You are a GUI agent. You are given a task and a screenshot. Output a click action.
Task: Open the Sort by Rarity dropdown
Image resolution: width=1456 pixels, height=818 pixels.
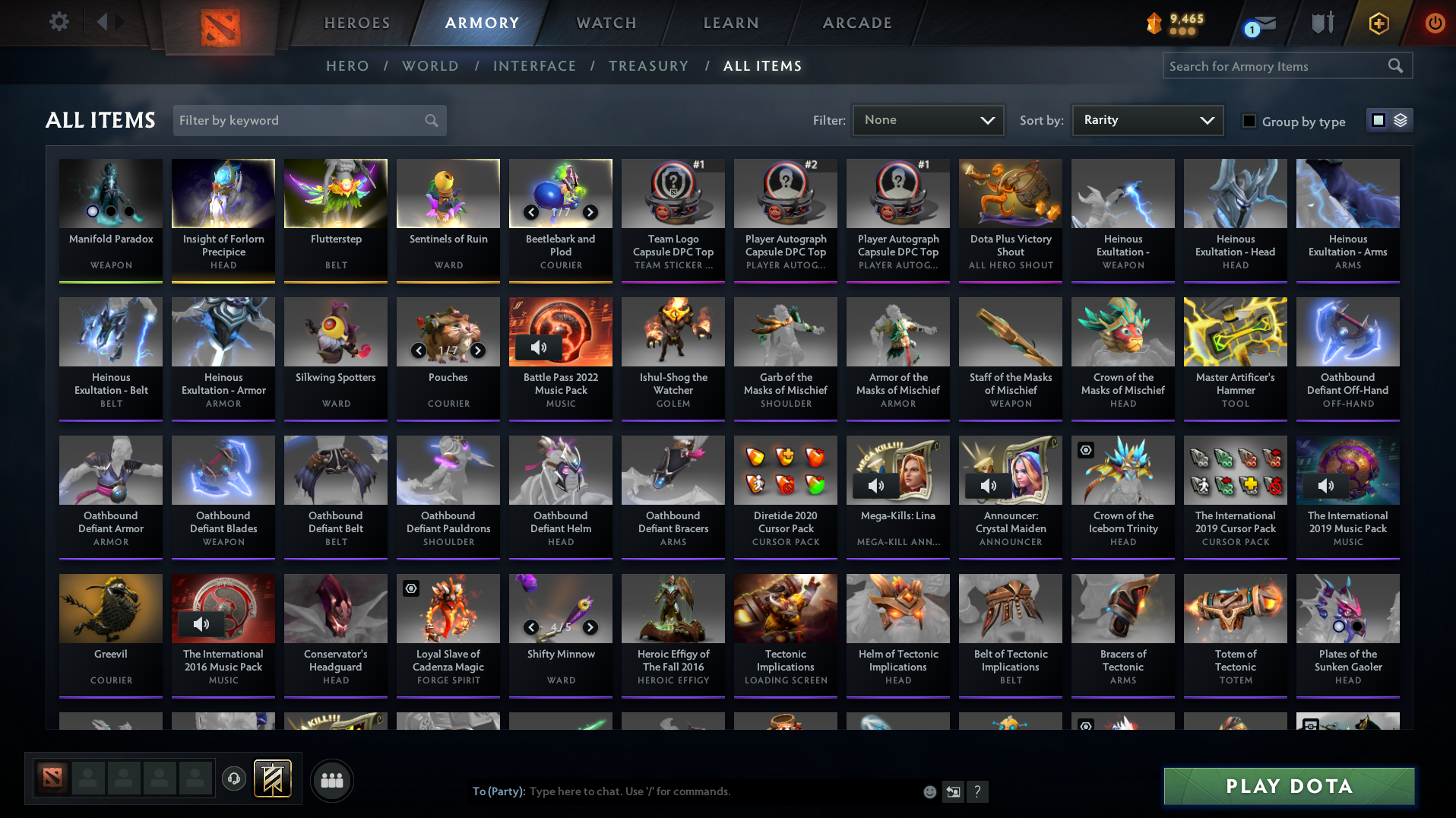coord(1147,119)
